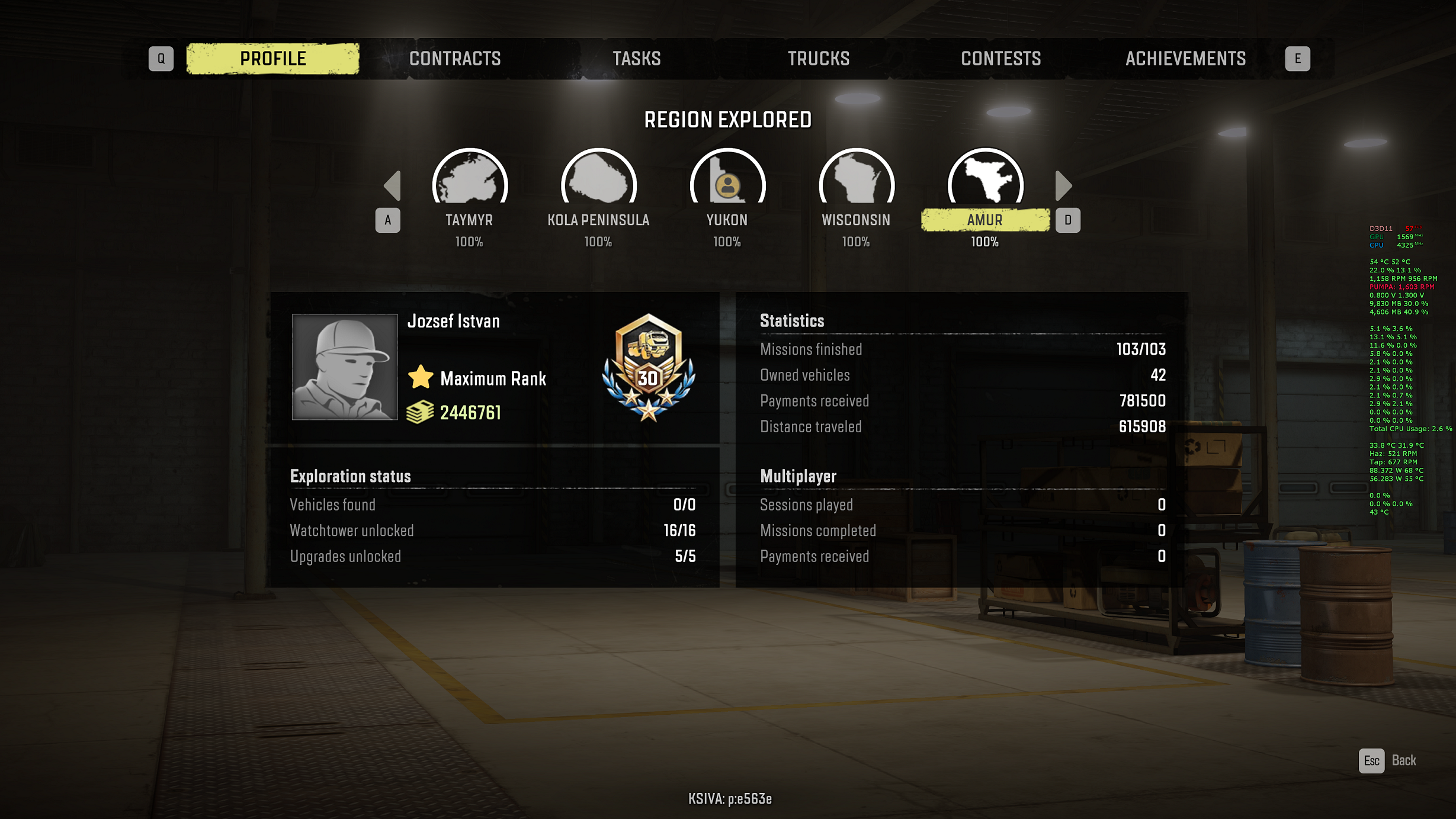Click the left region arrow

pos(393,186)
